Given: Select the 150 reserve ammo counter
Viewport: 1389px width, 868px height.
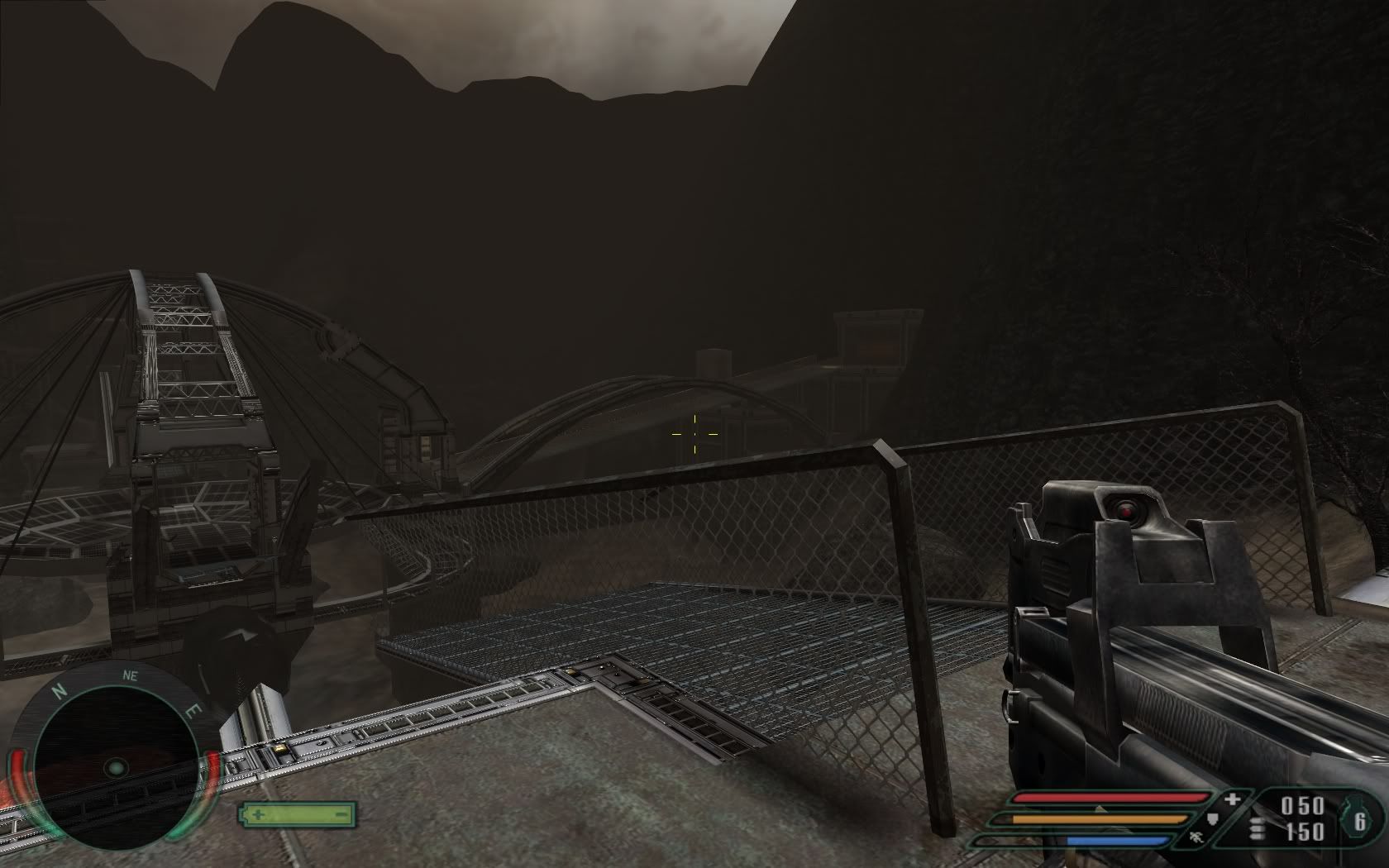Looking at the screenshot, I should tap(1305, 833).
